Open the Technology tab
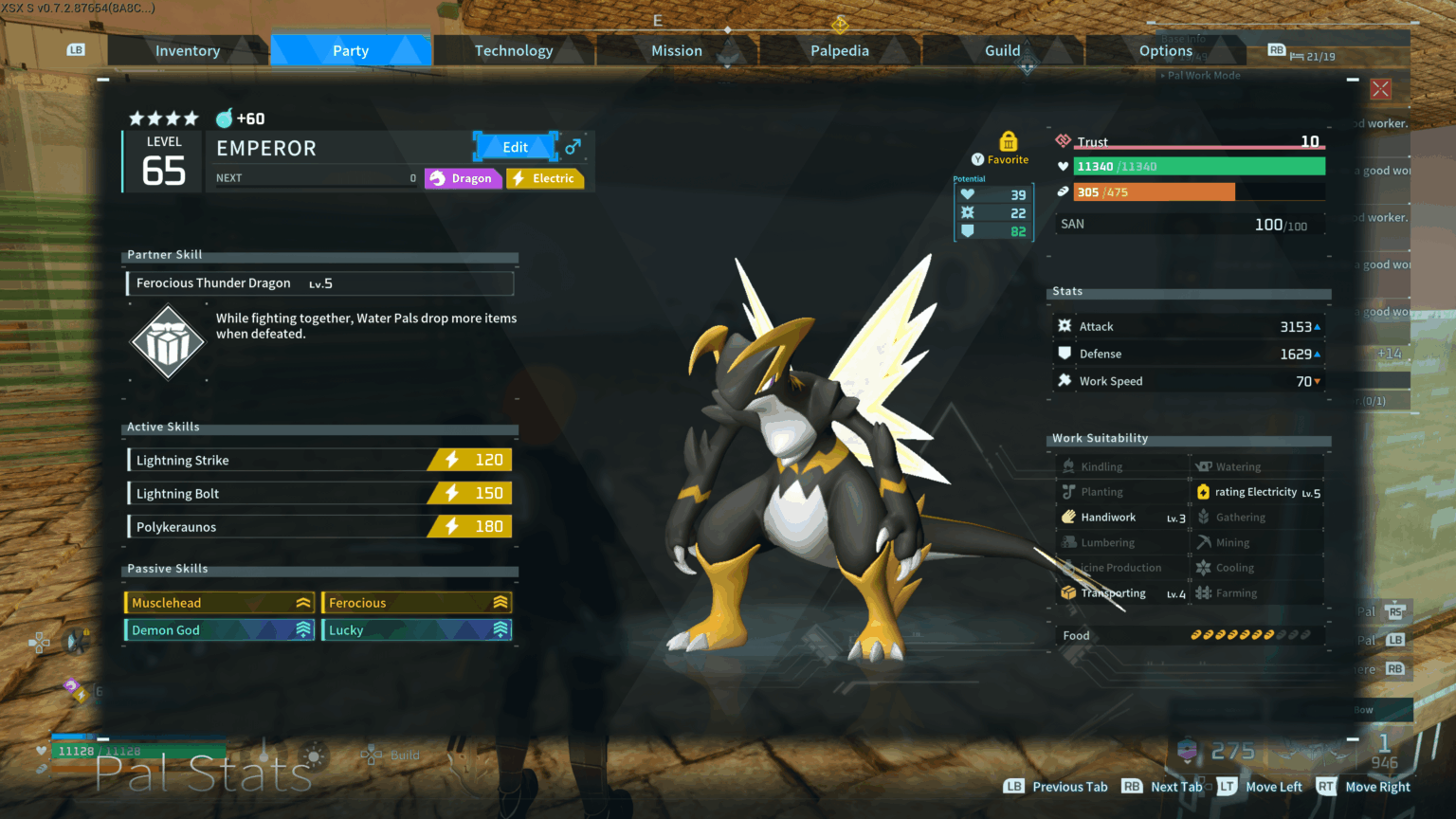1456x819 pixels. 514,51
